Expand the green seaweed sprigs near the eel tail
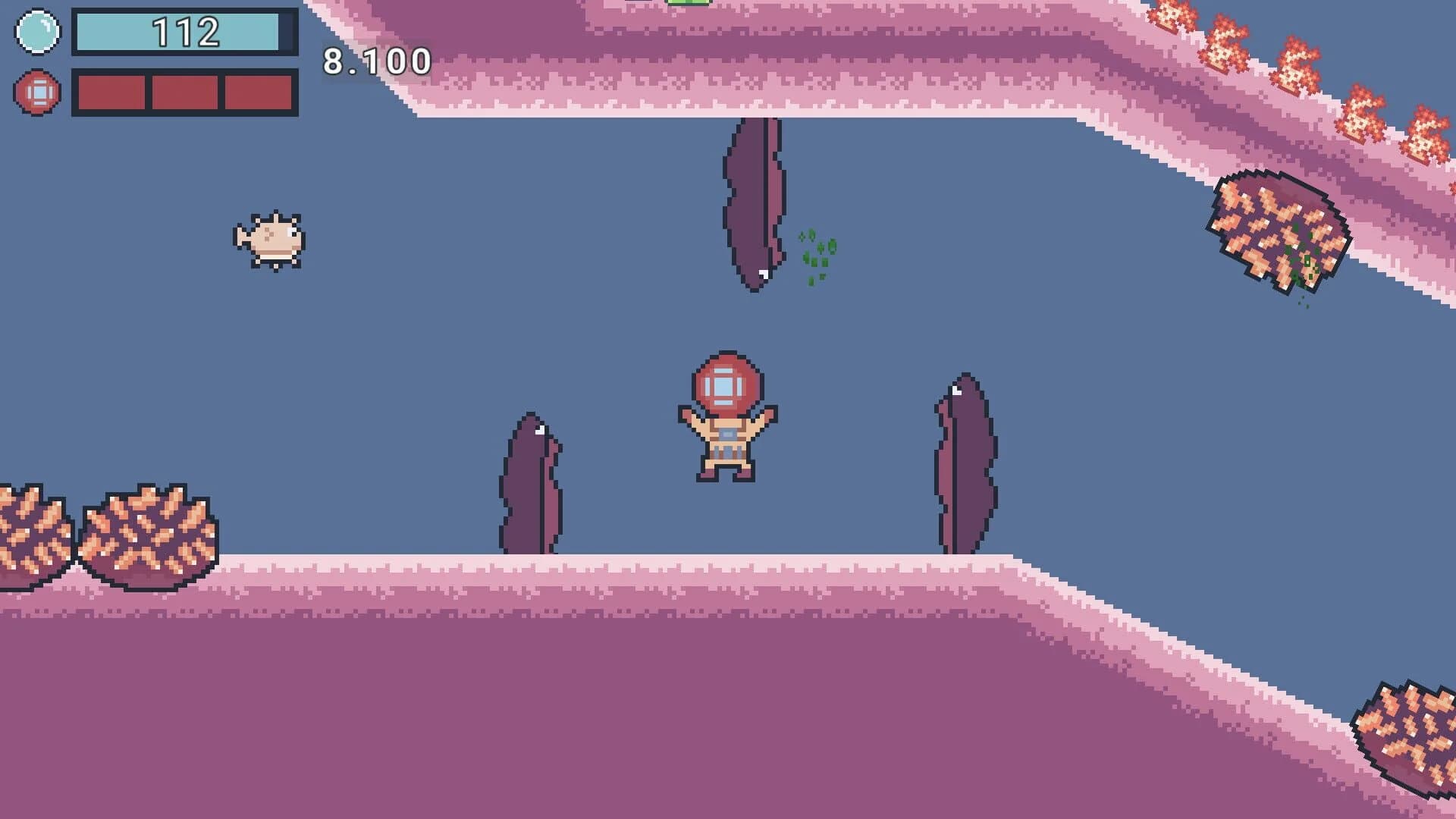This screenshot has width=1456, height=819. (x=815, y=254)
